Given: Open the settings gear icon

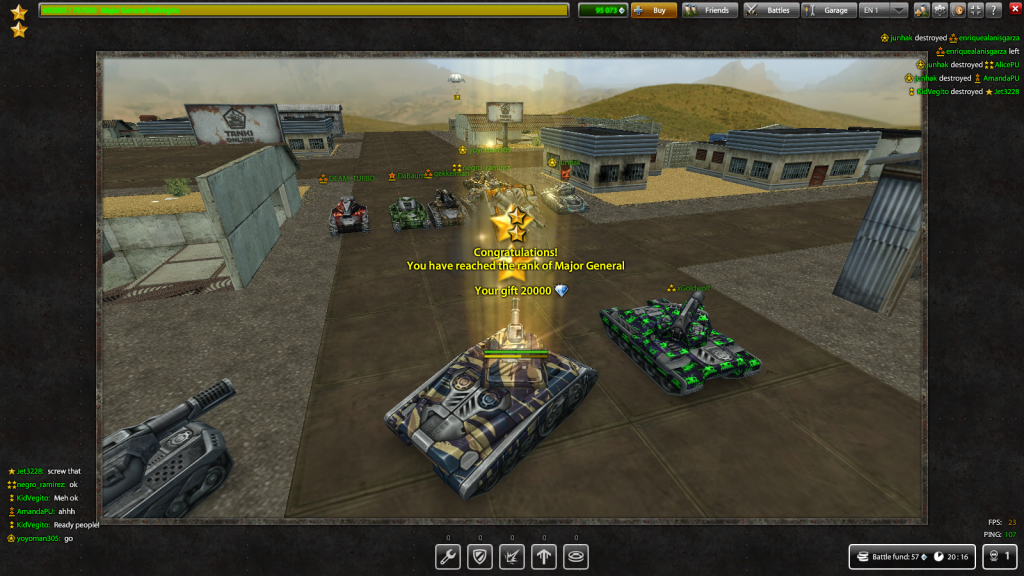Looking at the screenshot, I should 940,10.
